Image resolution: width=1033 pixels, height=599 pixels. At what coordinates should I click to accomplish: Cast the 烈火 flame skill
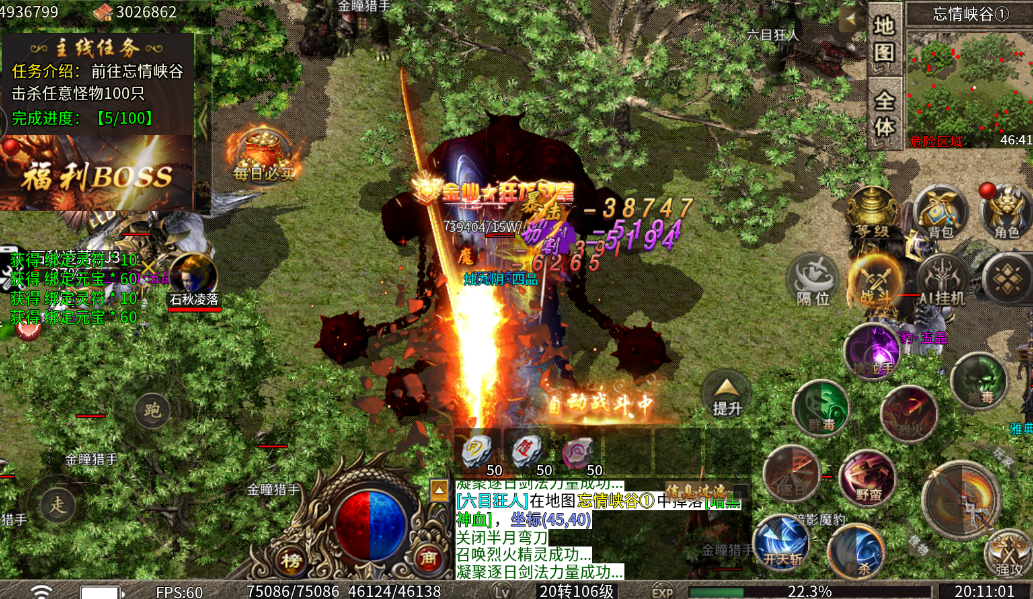908,412
